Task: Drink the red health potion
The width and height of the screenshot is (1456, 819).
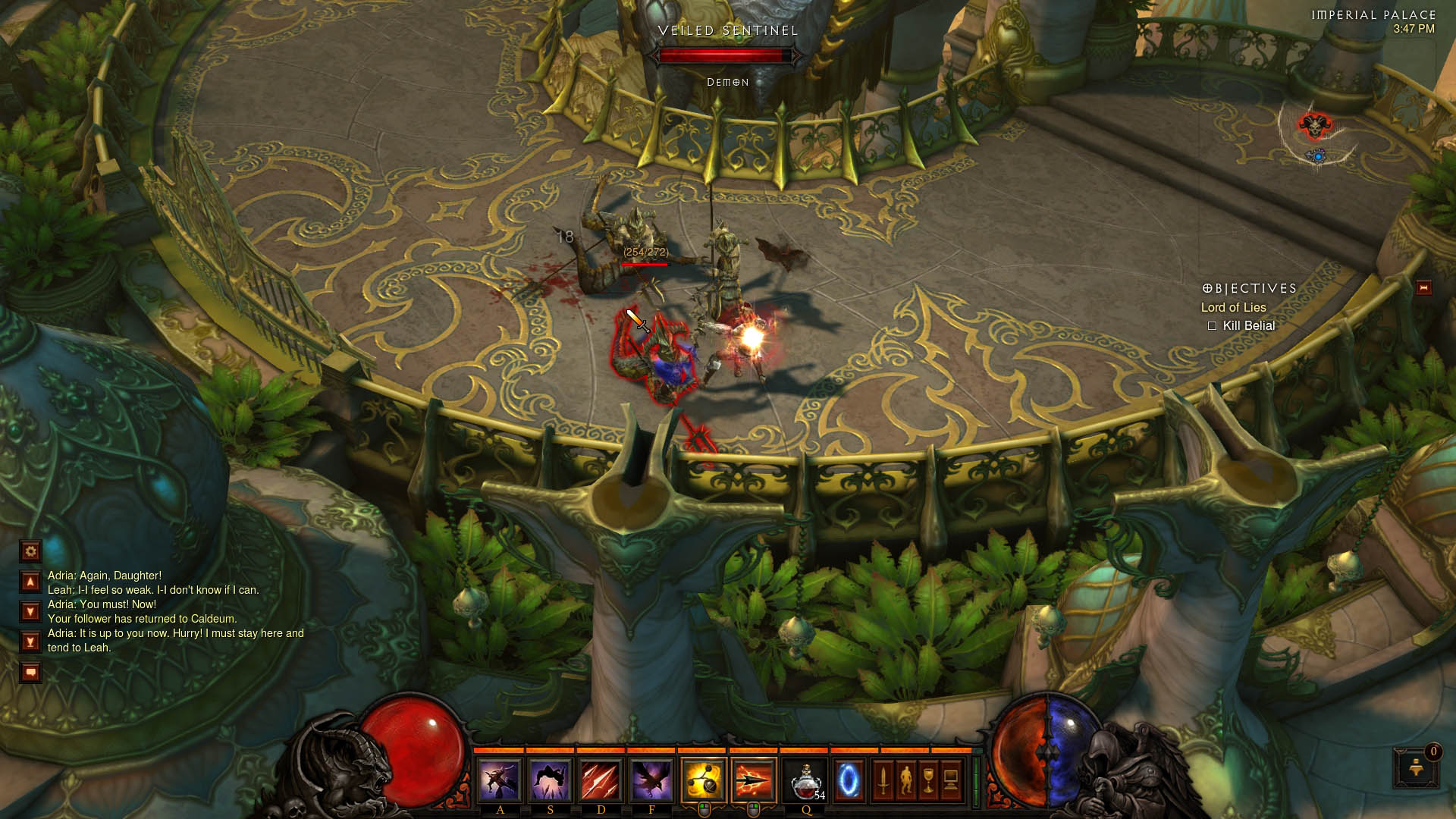Action: [x=806, y=780]
